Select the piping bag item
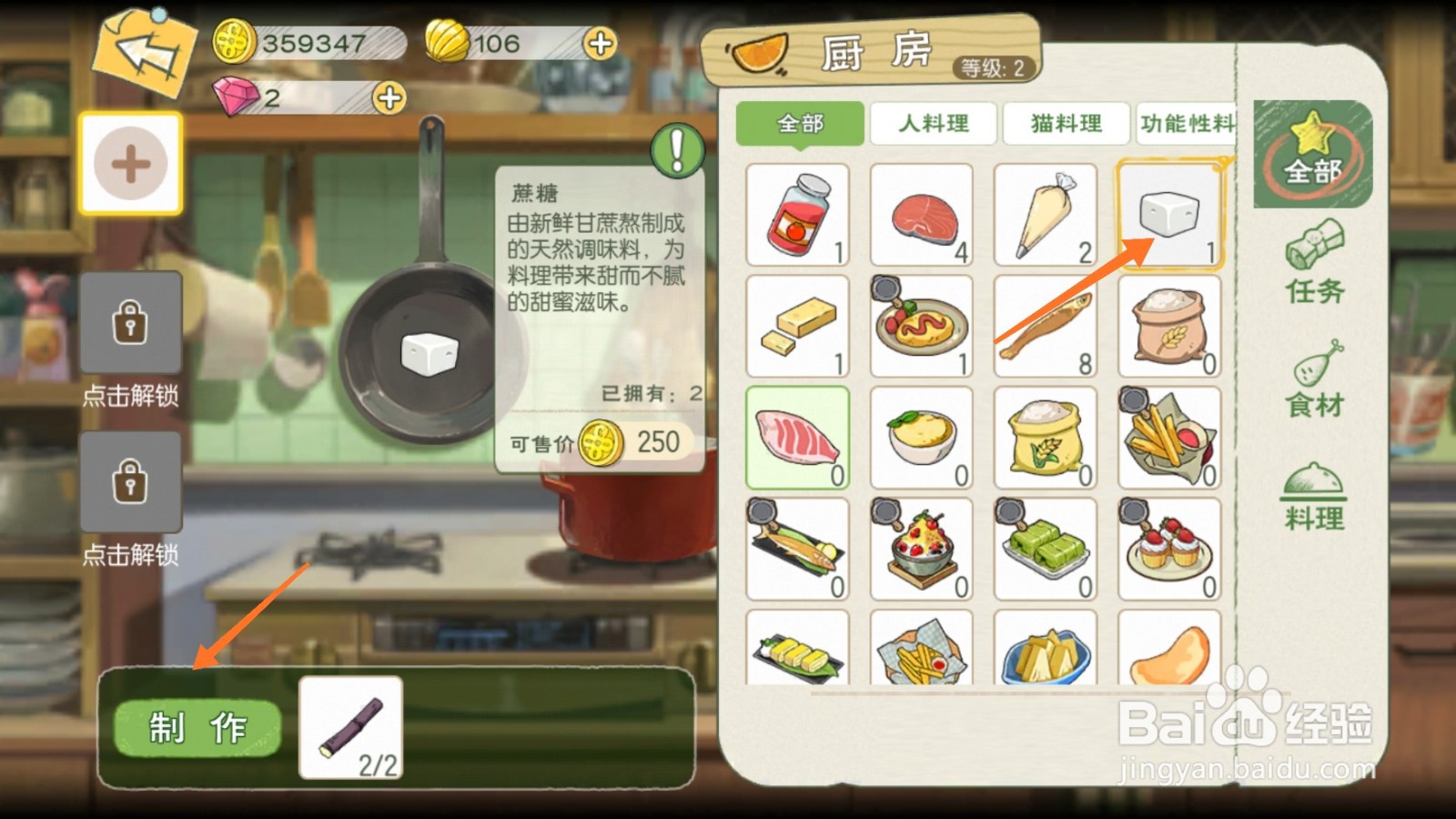1456x819 pixels. pyautogui.click(x=1046, y=214)
